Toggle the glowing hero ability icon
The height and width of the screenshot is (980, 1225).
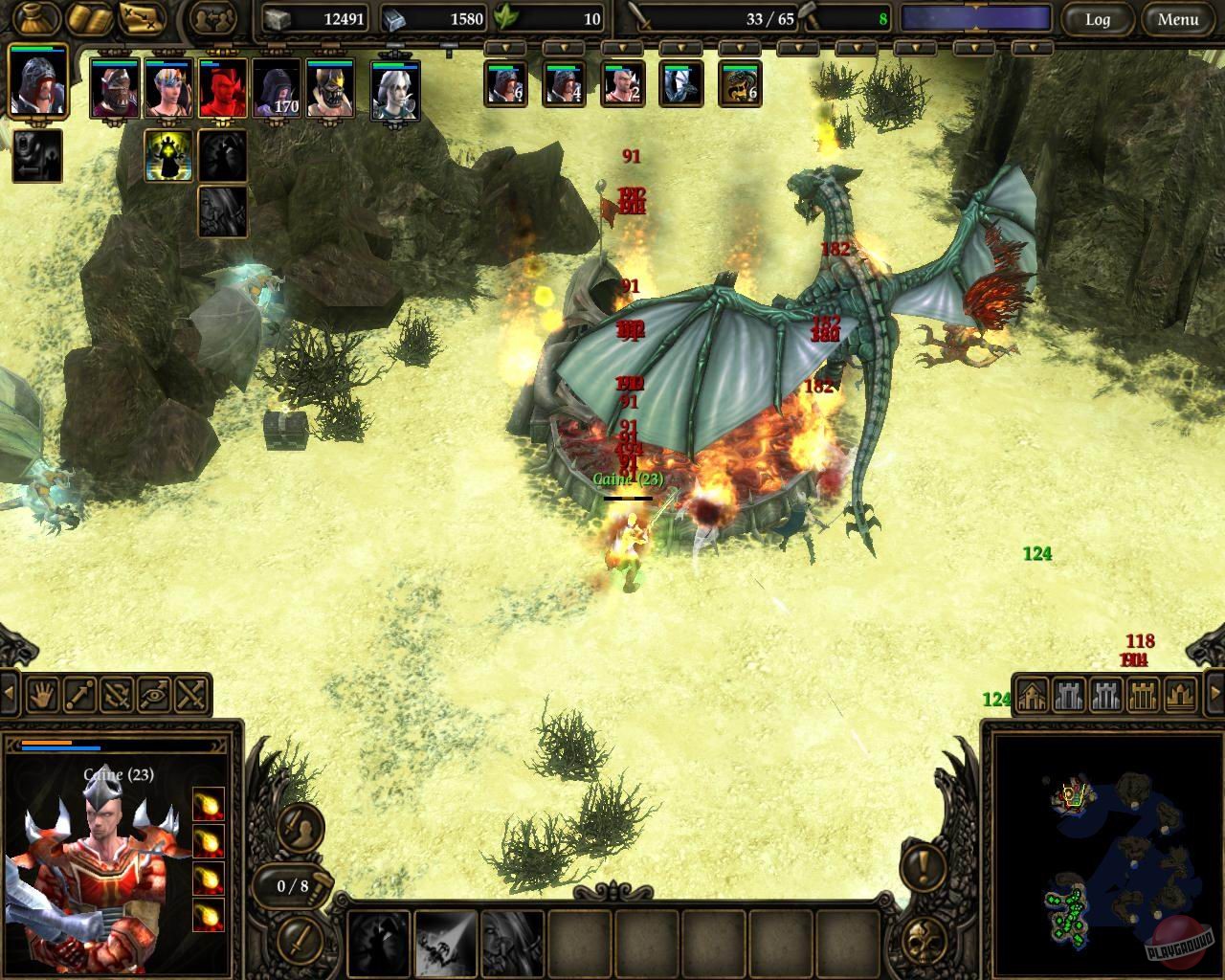167,156
